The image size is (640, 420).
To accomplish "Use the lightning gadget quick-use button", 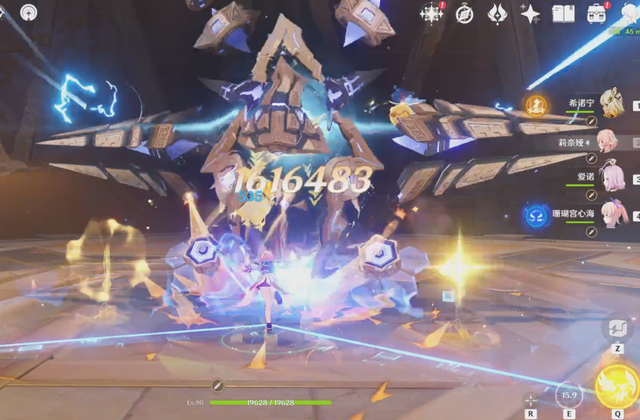I will (617, 329).
